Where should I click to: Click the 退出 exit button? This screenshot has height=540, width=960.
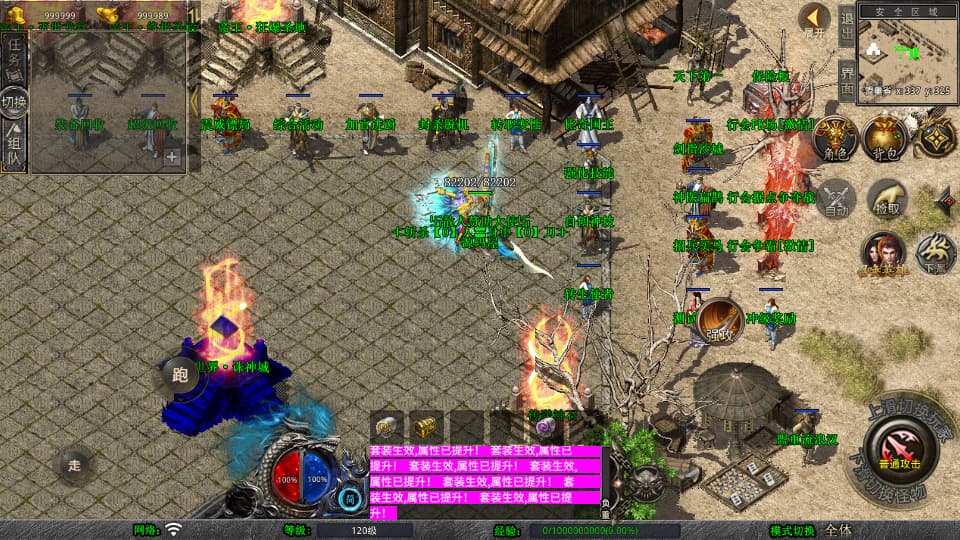tap(847, 25)
